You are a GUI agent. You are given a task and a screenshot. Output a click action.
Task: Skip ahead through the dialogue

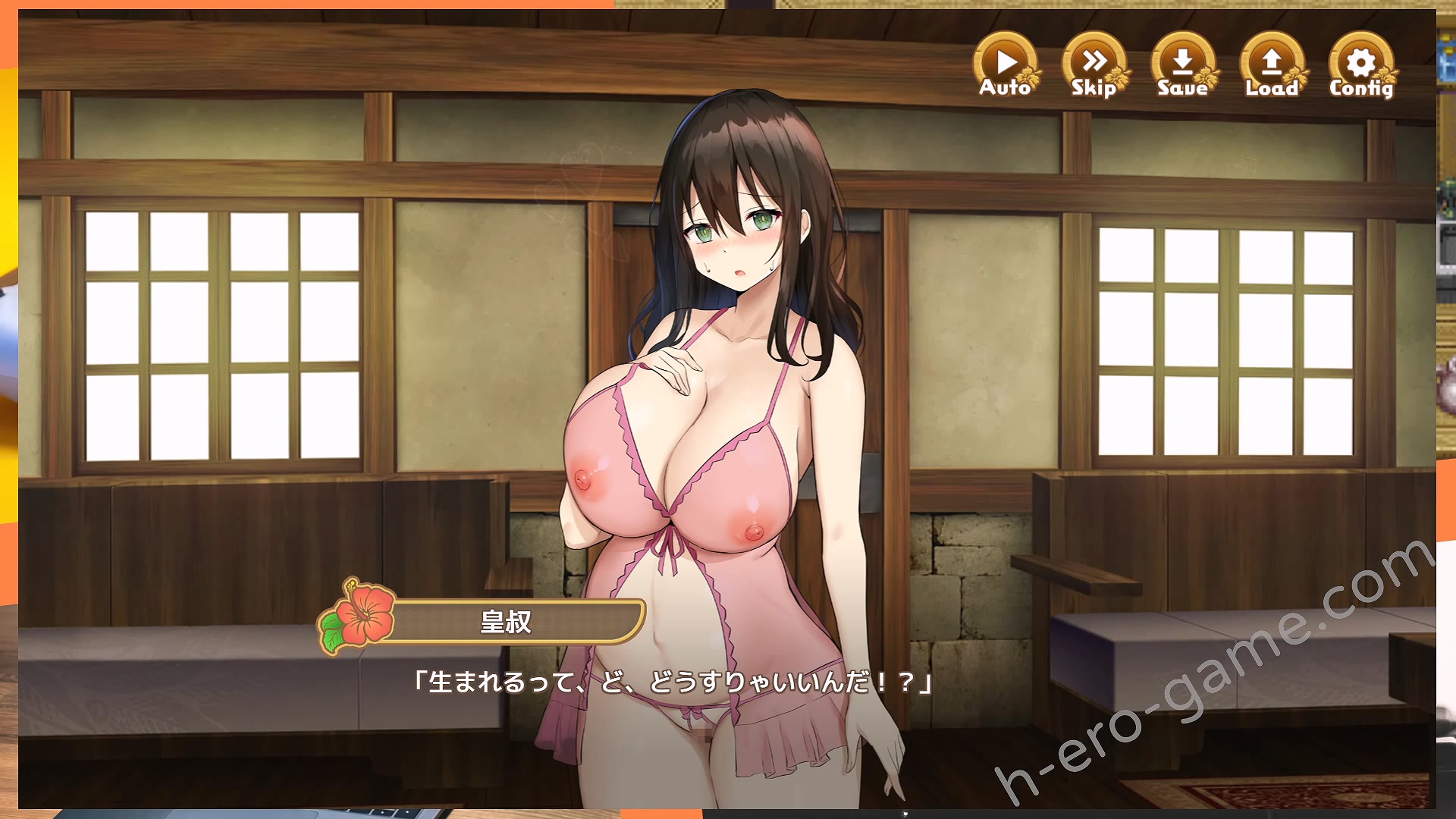coord(1094,66)
